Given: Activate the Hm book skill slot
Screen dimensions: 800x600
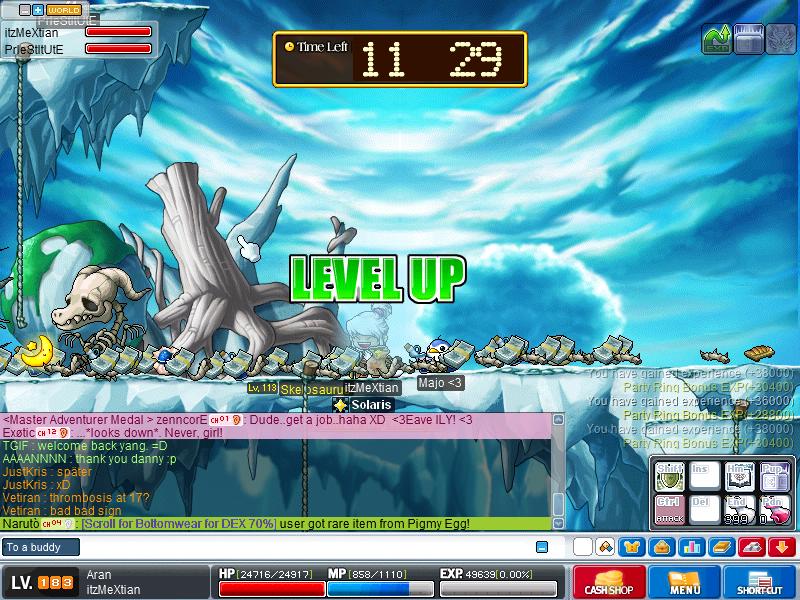Looking at the screenshot, I should pos(739,477).
